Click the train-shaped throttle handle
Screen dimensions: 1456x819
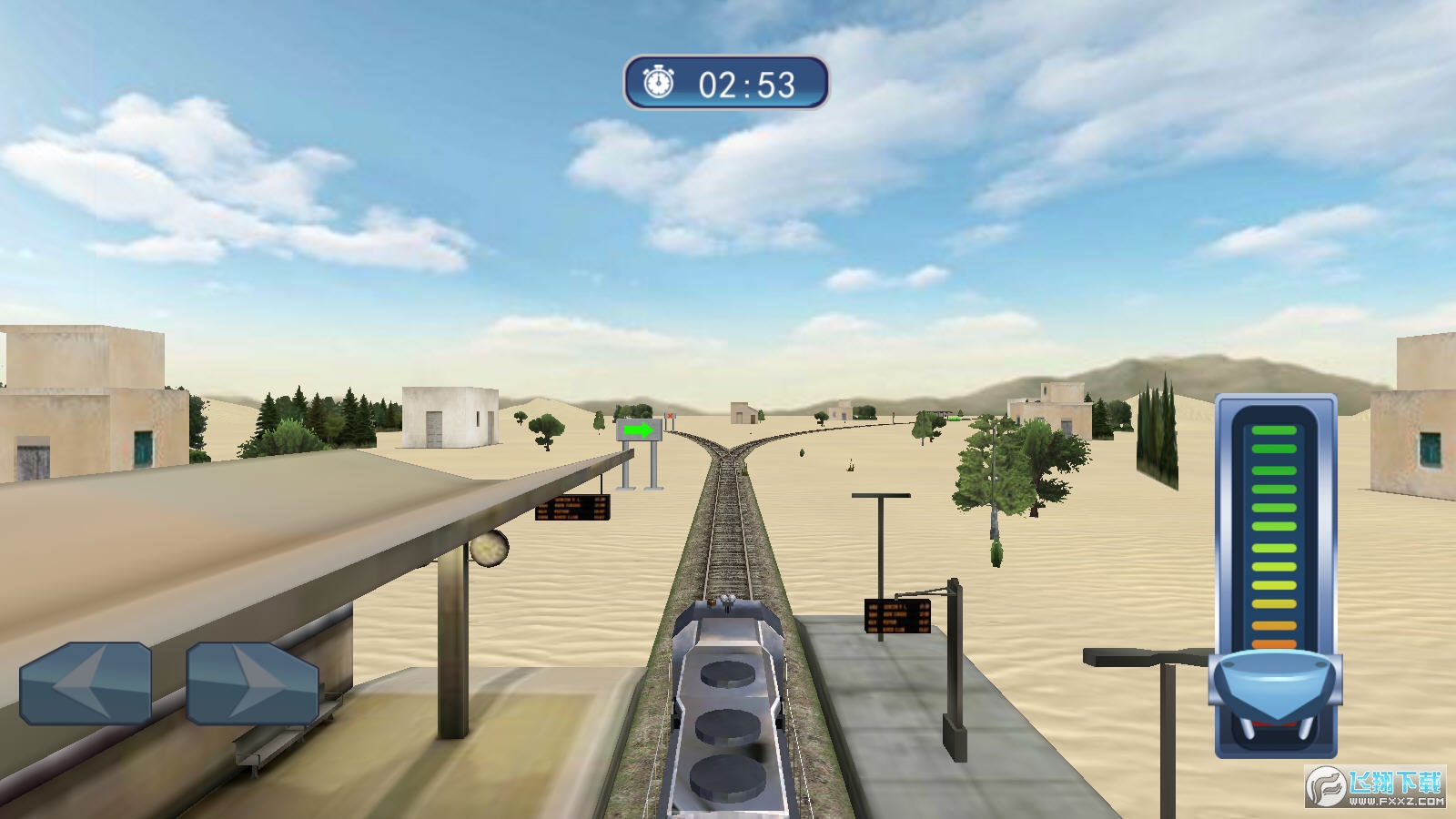click(x=1275, y=682)
